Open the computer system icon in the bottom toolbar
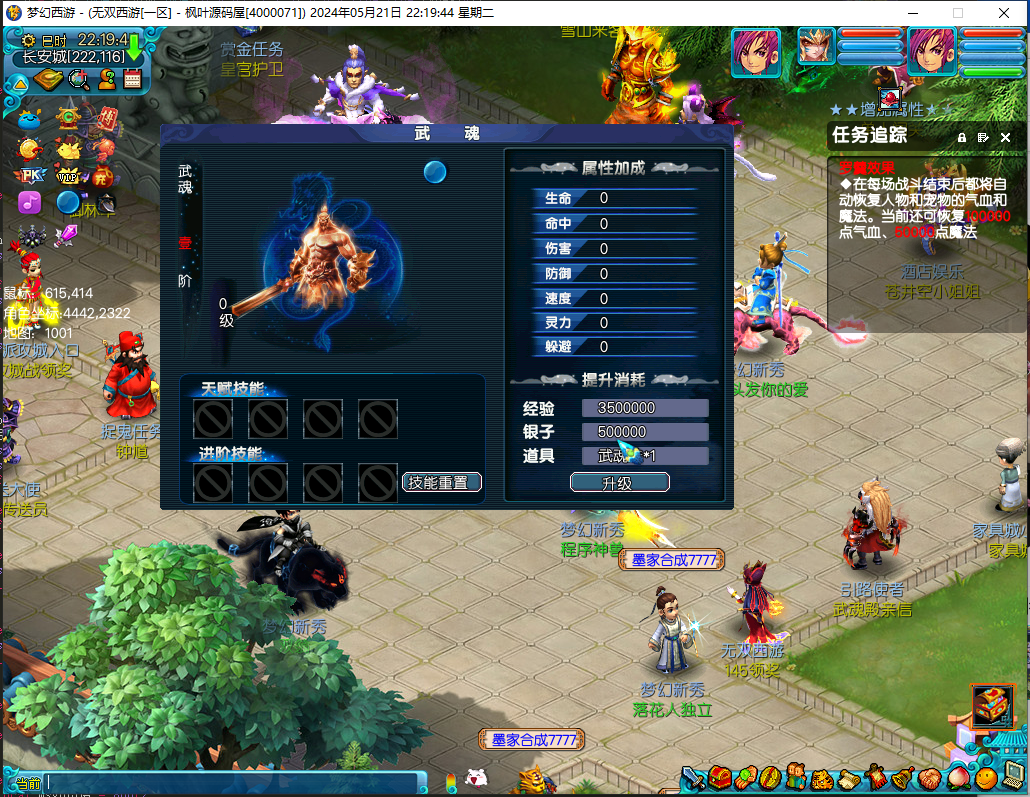1030x797 pixels. 1014,776
